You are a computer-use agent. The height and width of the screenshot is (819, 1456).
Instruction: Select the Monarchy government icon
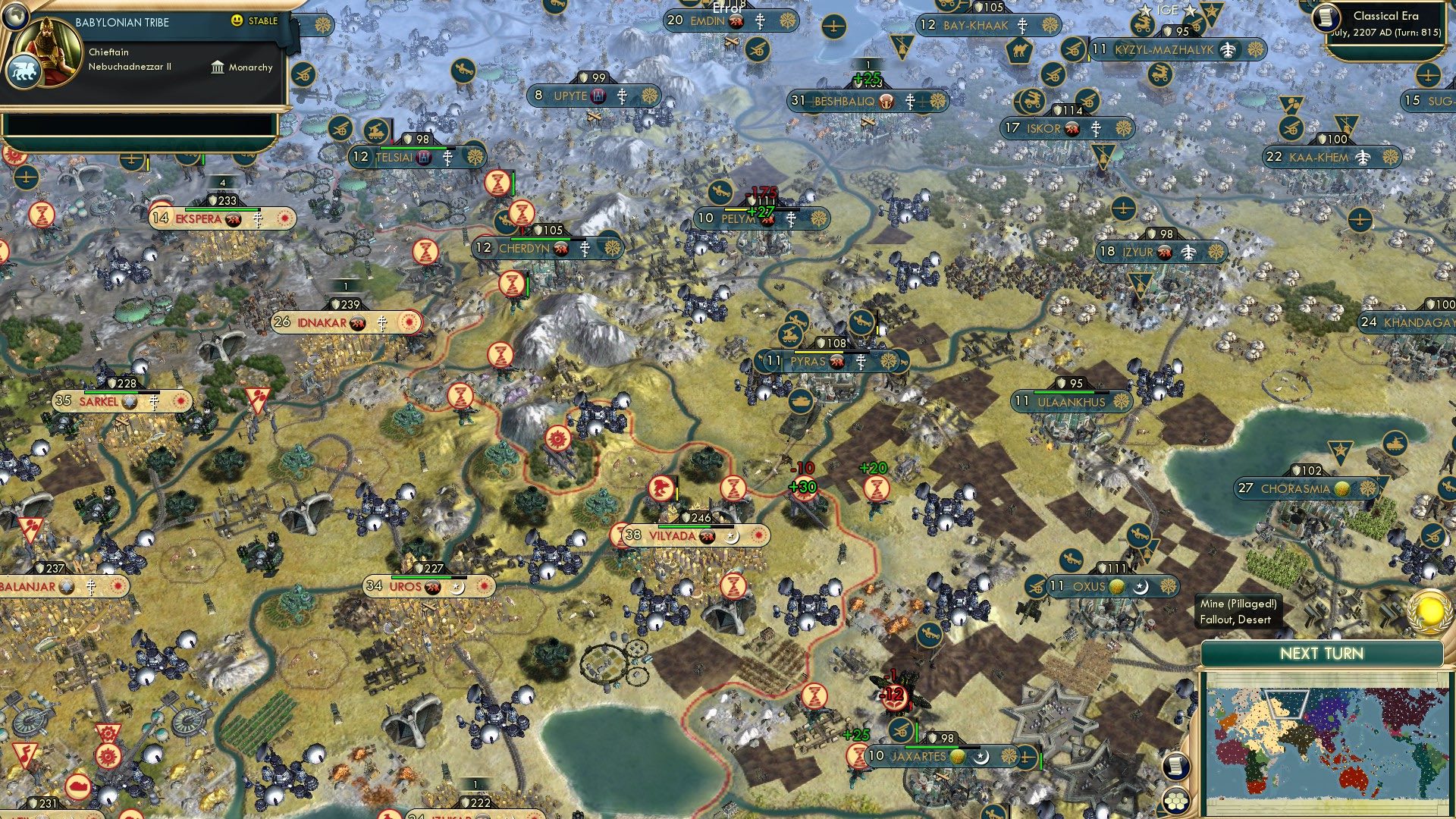(218, 68)
